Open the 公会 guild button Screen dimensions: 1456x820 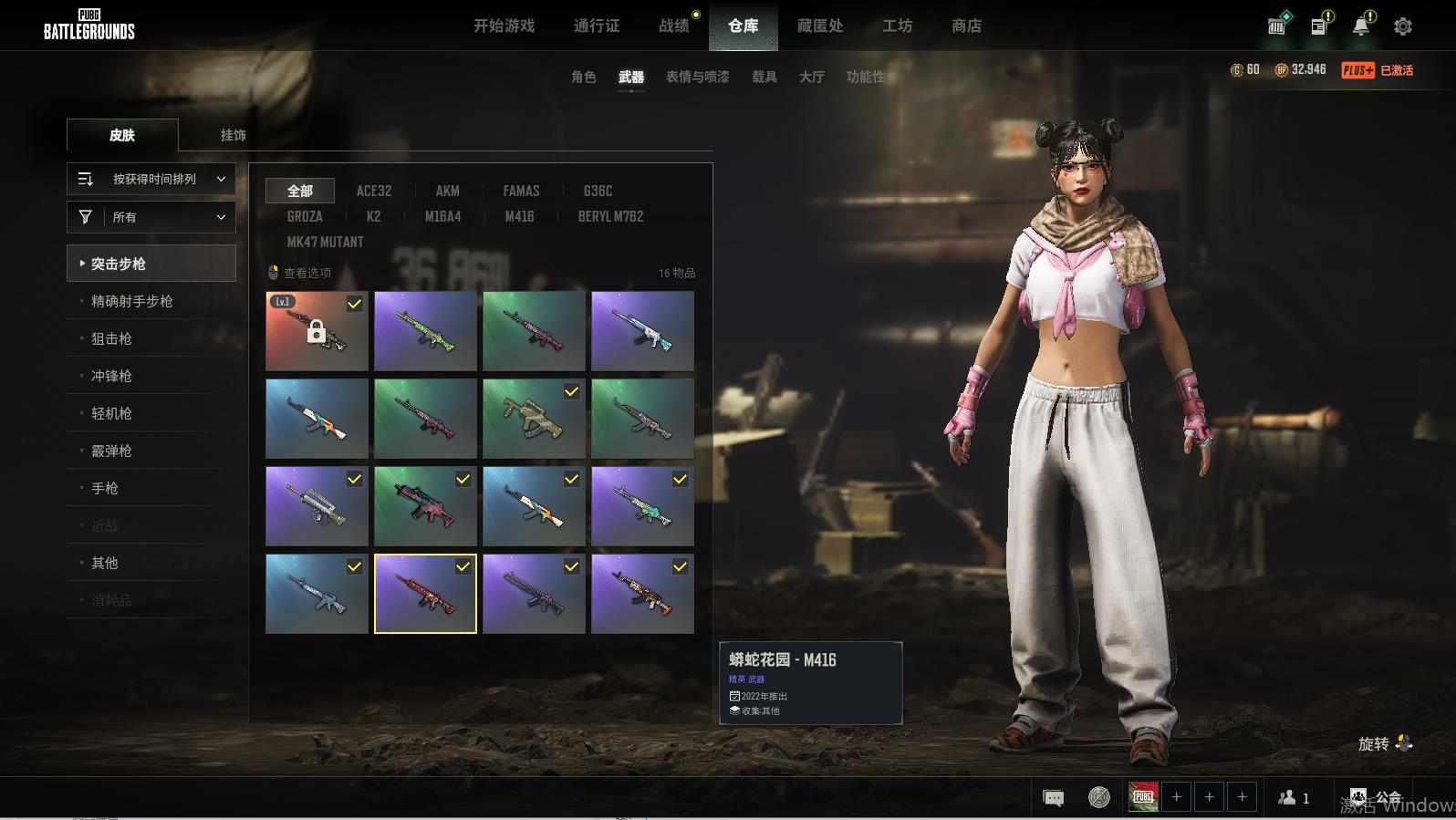[1377, 798]
